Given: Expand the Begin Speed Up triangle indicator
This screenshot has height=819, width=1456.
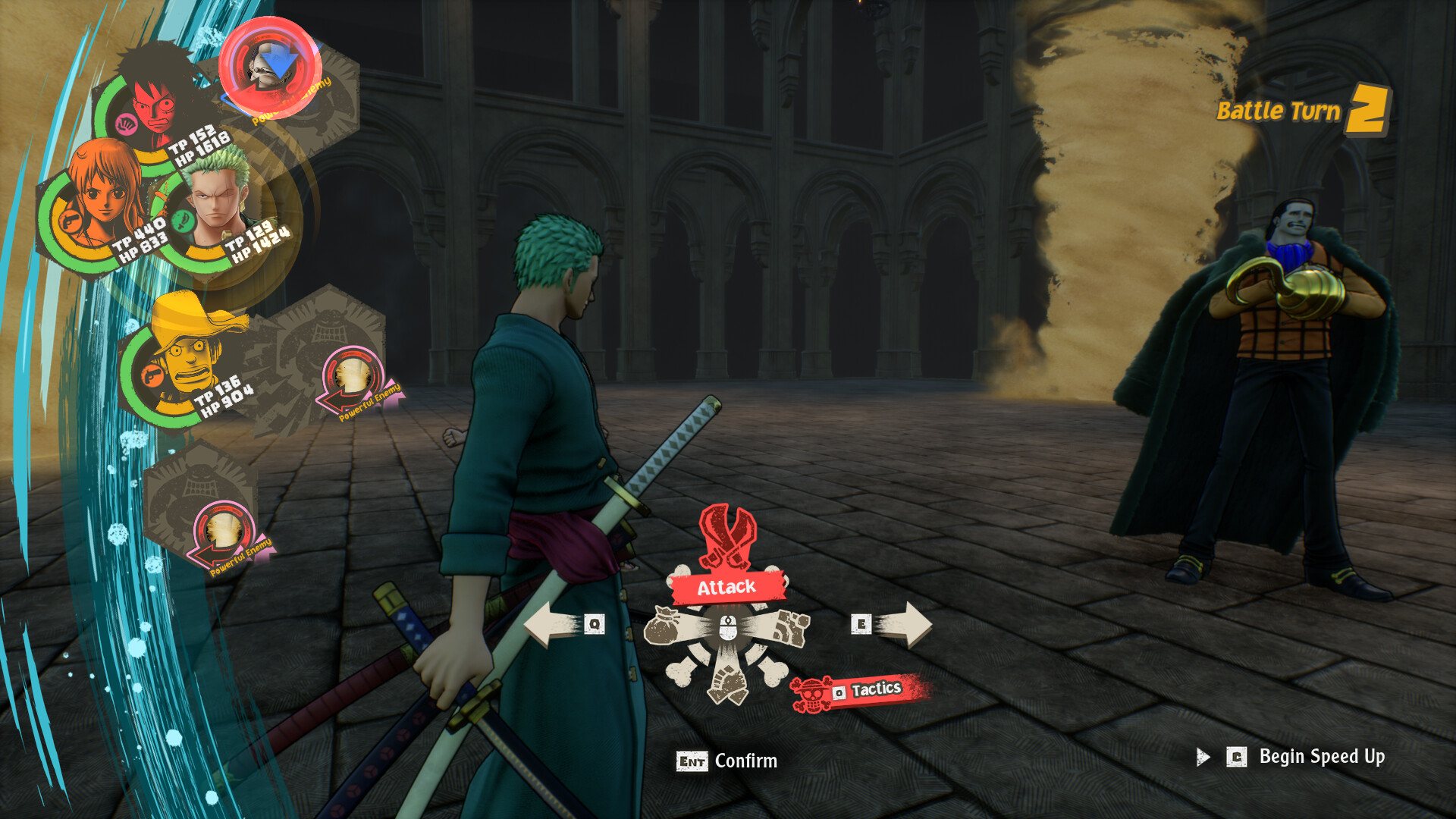Looking at the screenshot, I should [1203, 756].
